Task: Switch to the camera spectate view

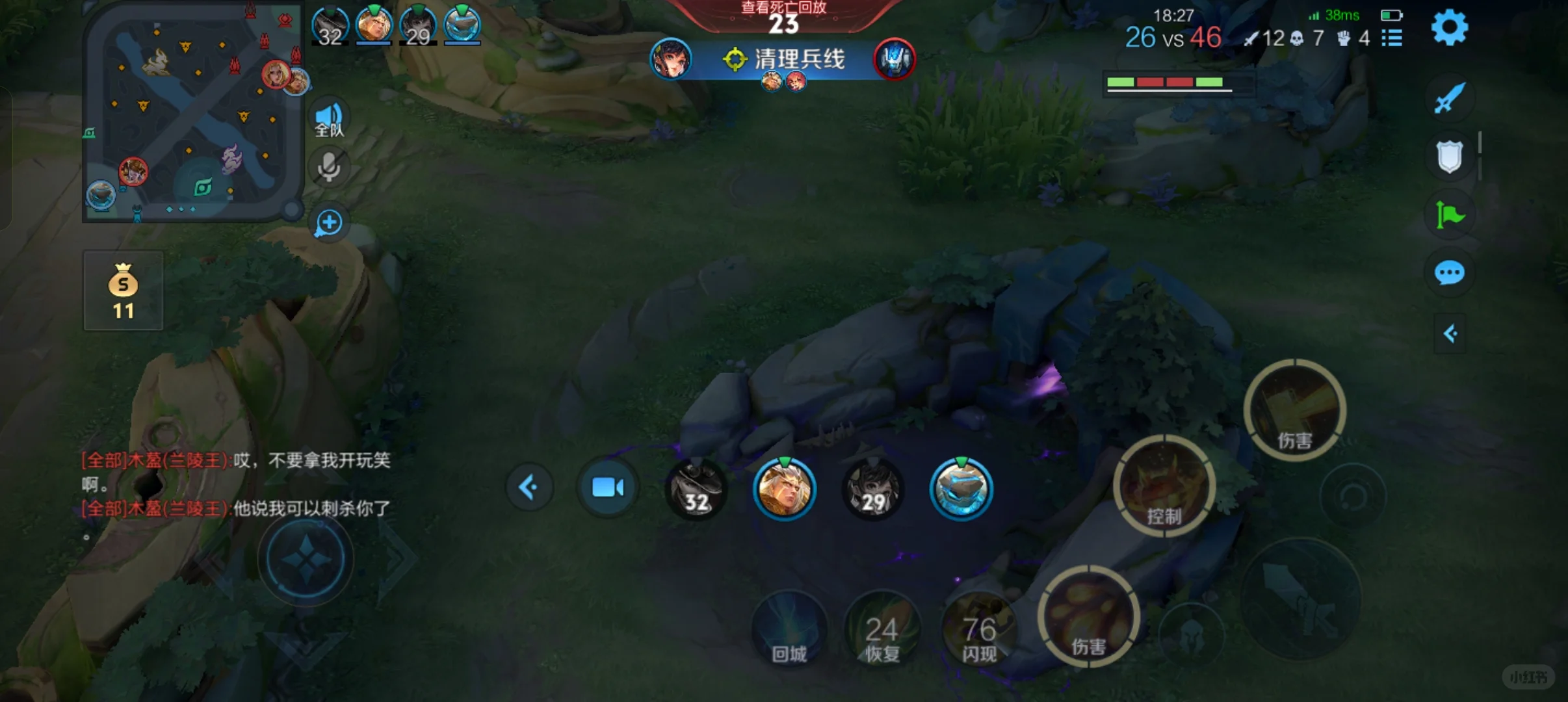Action: pos(608,487)
